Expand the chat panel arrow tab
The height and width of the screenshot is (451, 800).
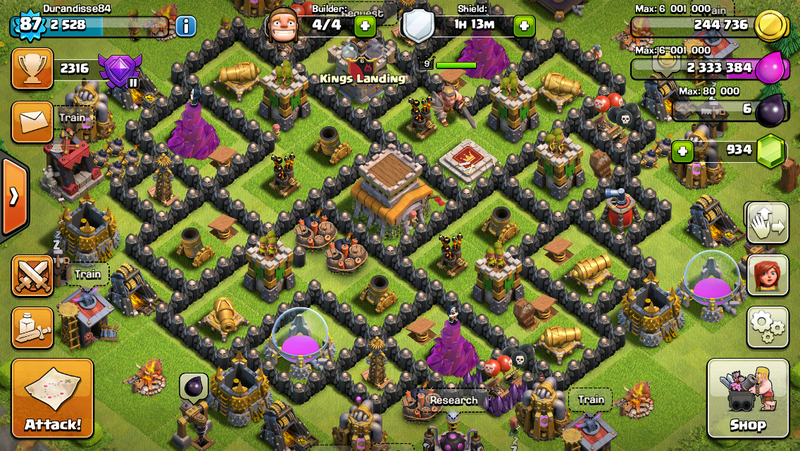tap(13, 195)
